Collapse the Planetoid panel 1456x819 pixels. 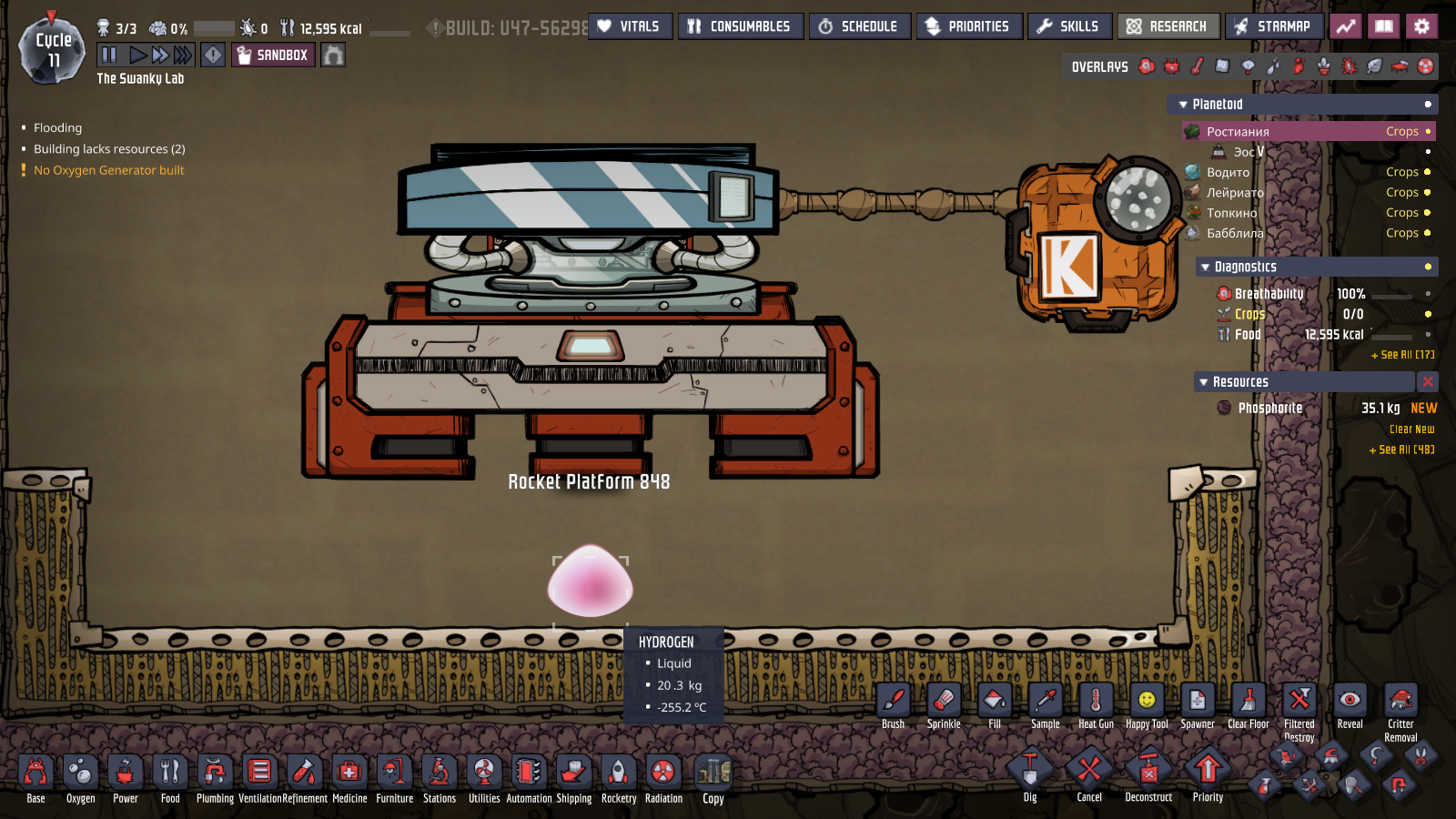pos(1184,104)
